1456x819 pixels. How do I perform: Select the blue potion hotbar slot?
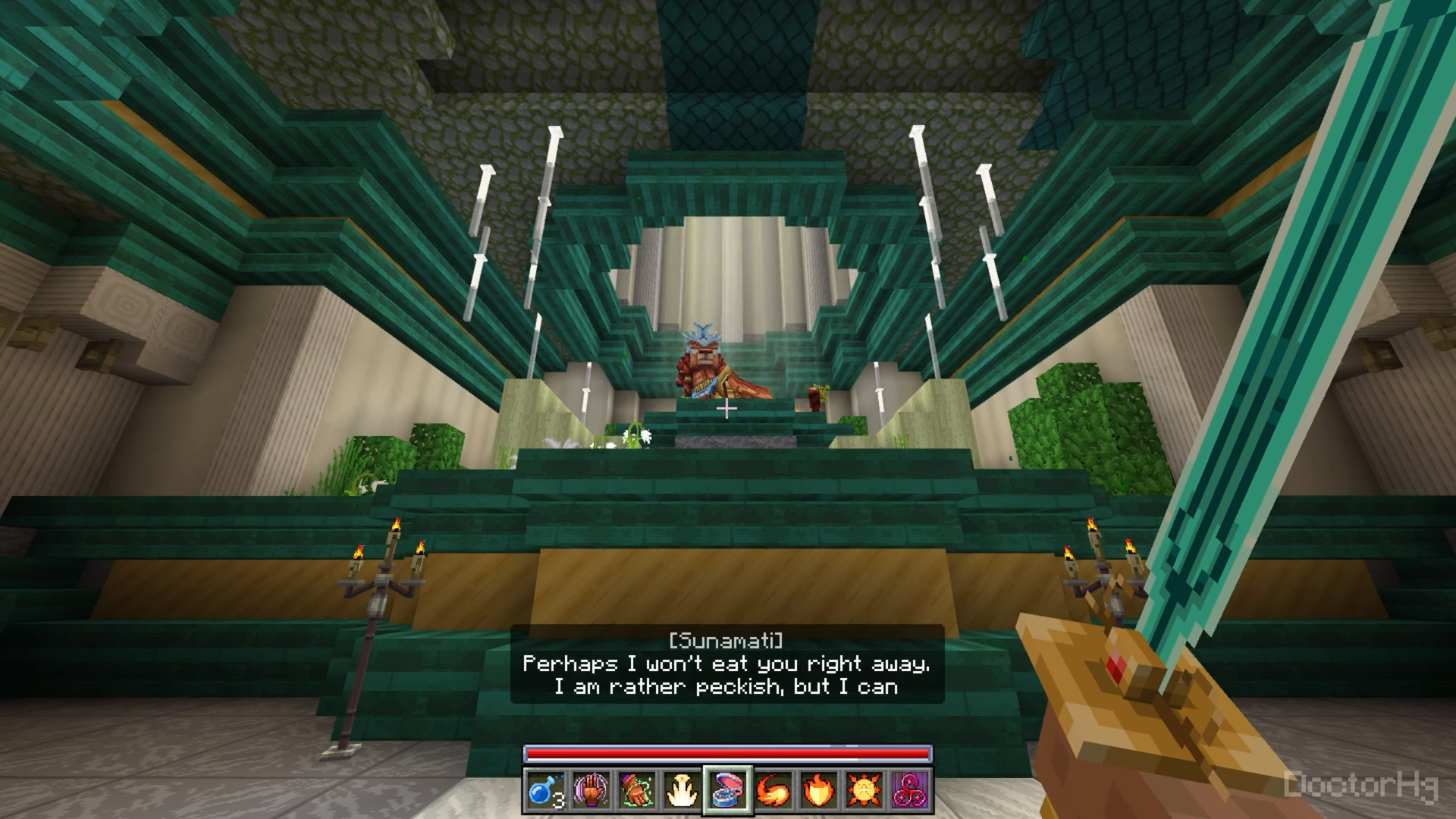[x=545, y=790]
